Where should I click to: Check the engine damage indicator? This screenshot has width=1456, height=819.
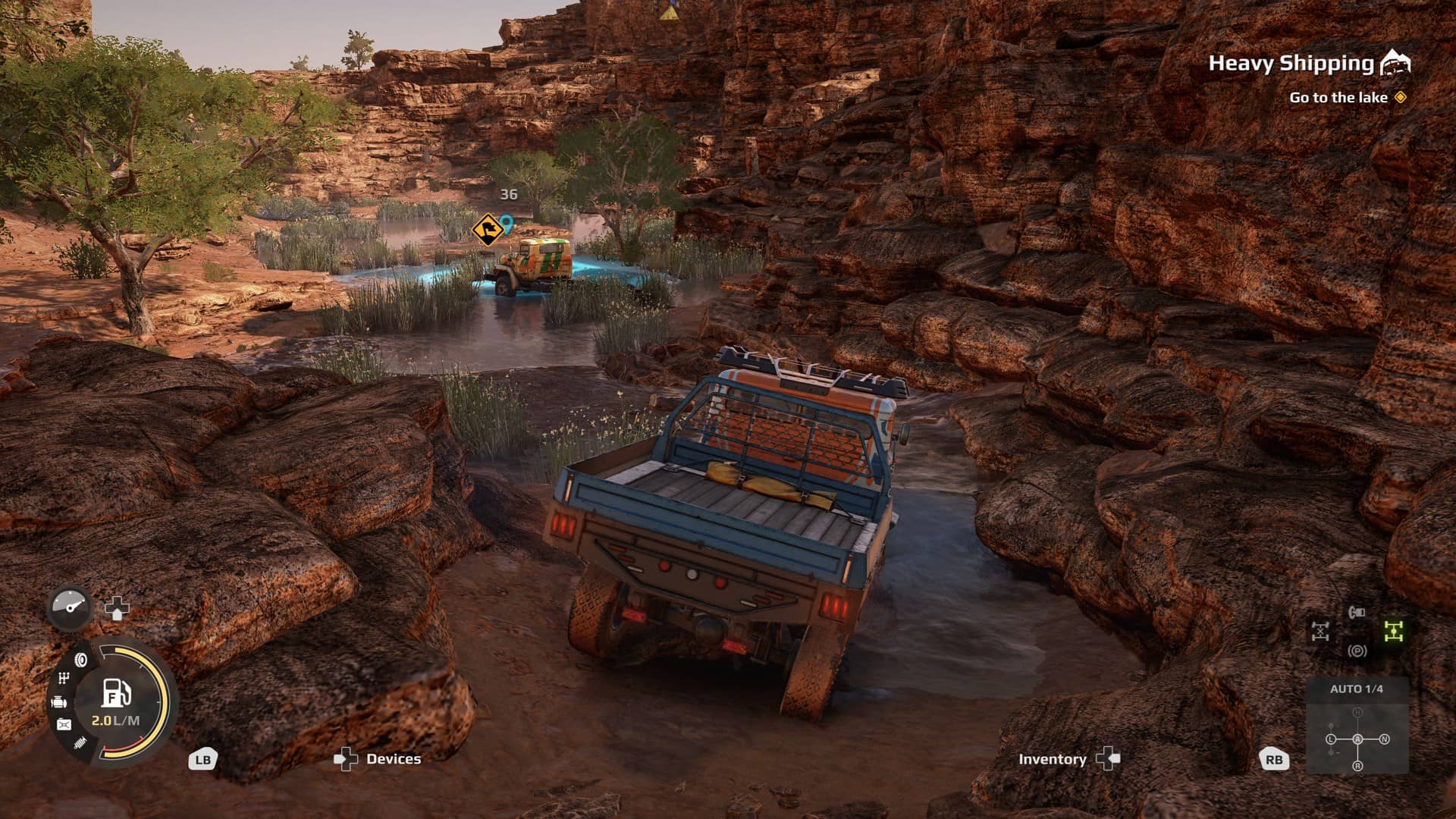click(59, 703)
